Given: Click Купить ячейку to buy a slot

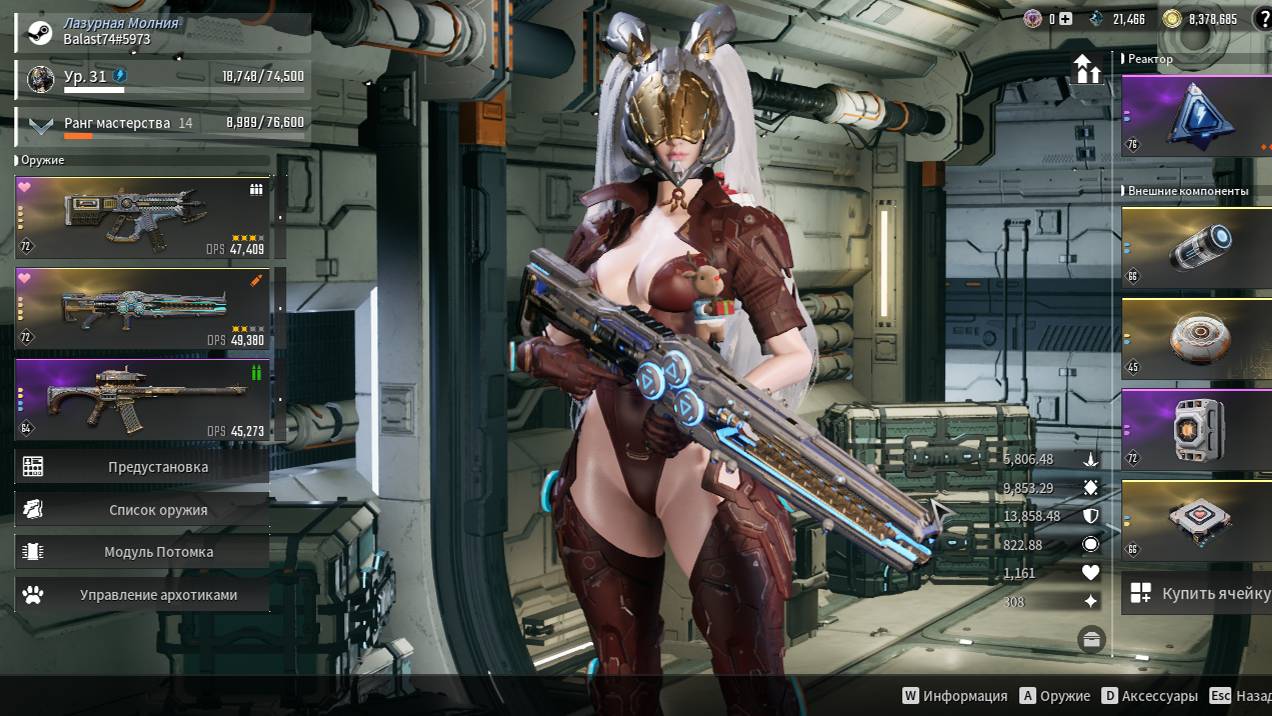Looking at the screenshot, I should (x=1196, y=594).
